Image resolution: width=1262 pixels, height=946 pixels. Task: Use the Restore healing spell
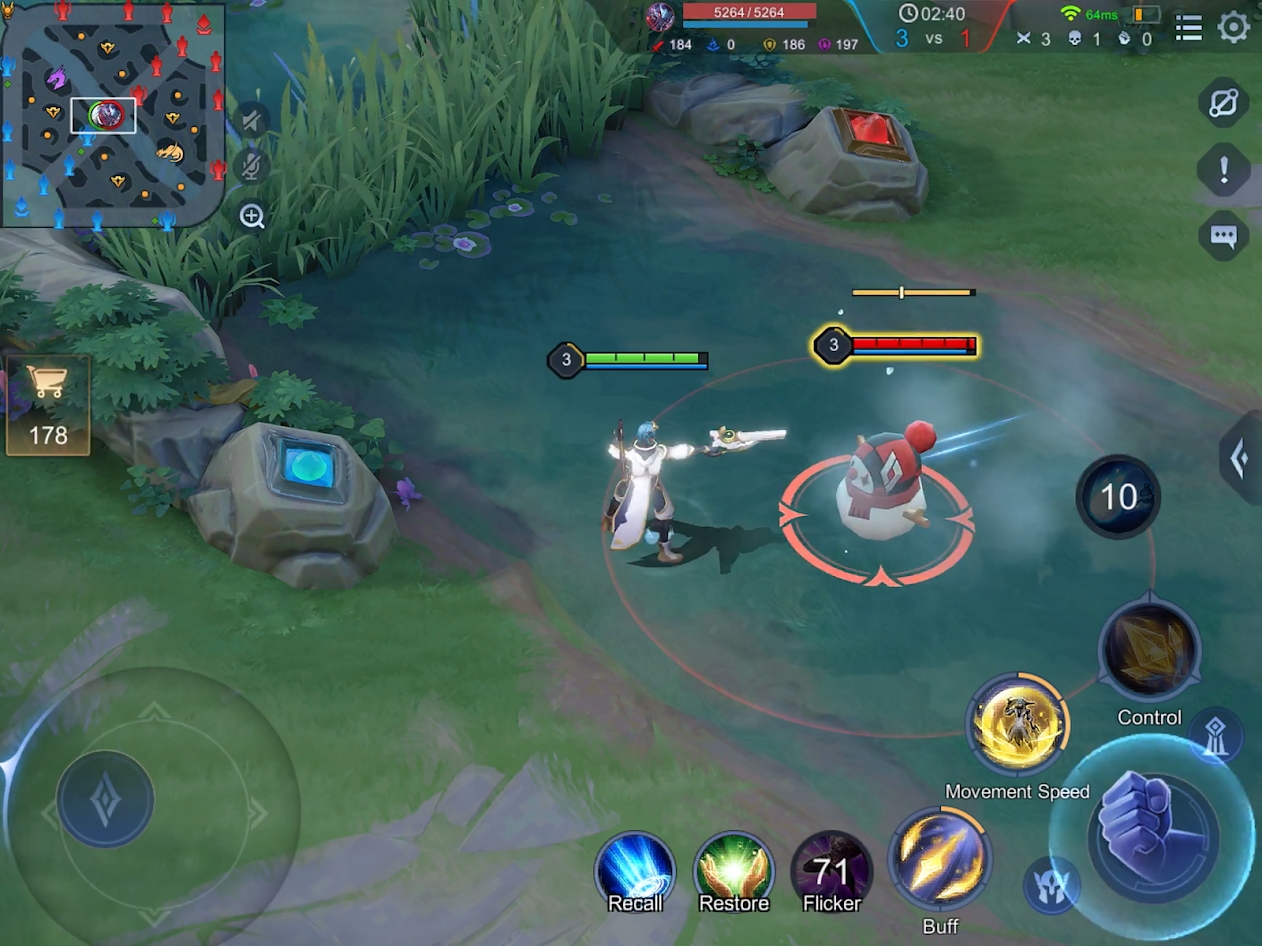pyautogui.click(x=734, y=872)
